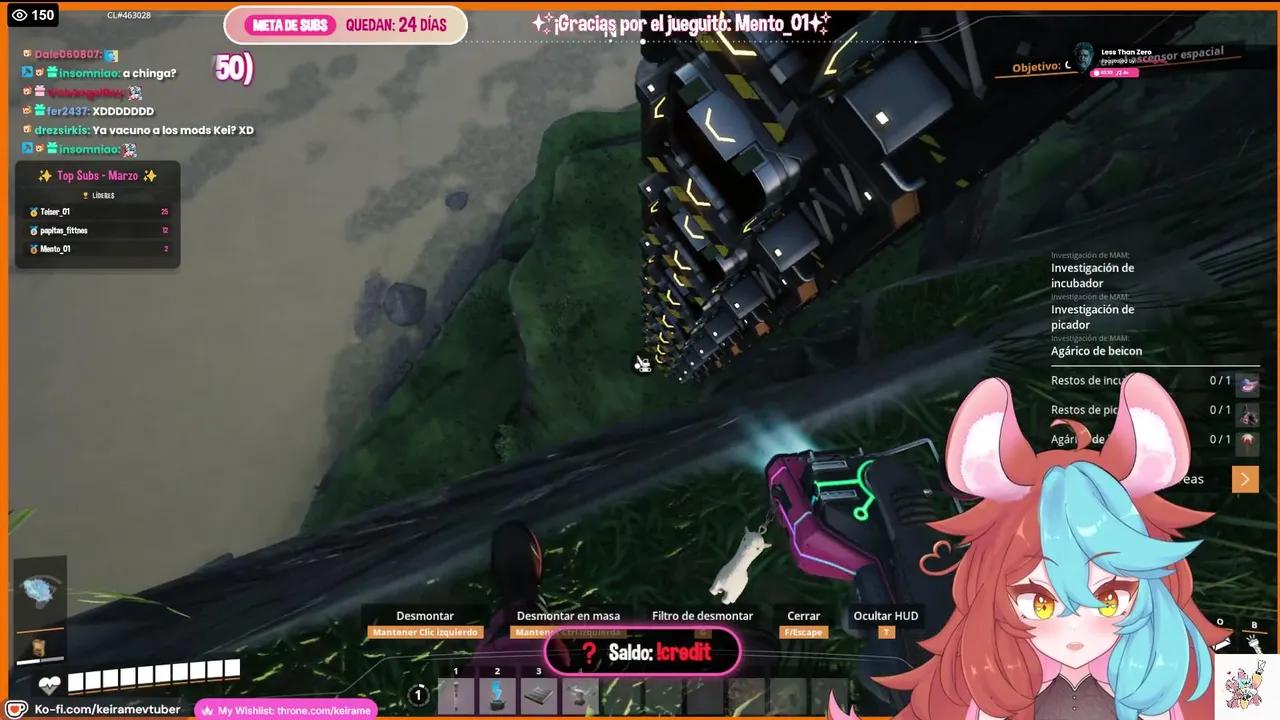Click the viewer count eye icon
Viewport: 1280px width, 720px height.
click(x=20, y=15)
